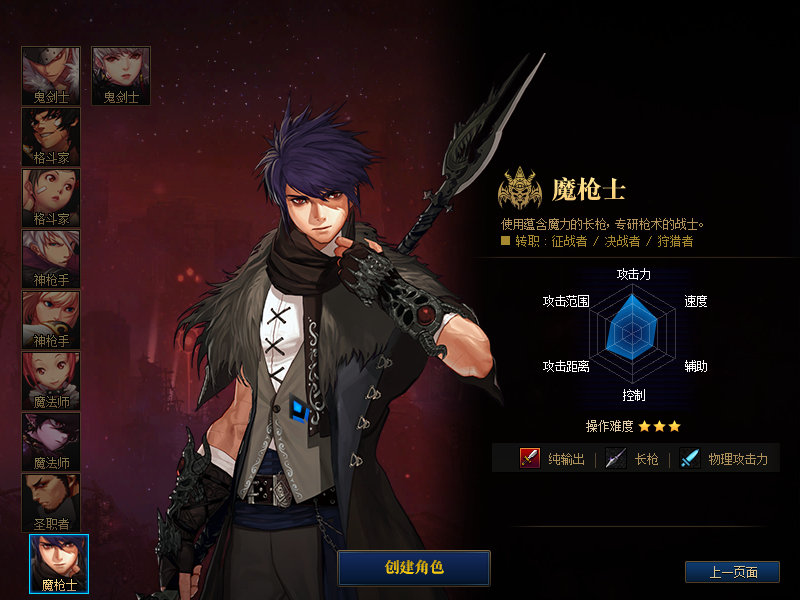800x600 pixels.
Task: Choose the white-haired male 神枪手 portrait
Action: pos(51,258)
